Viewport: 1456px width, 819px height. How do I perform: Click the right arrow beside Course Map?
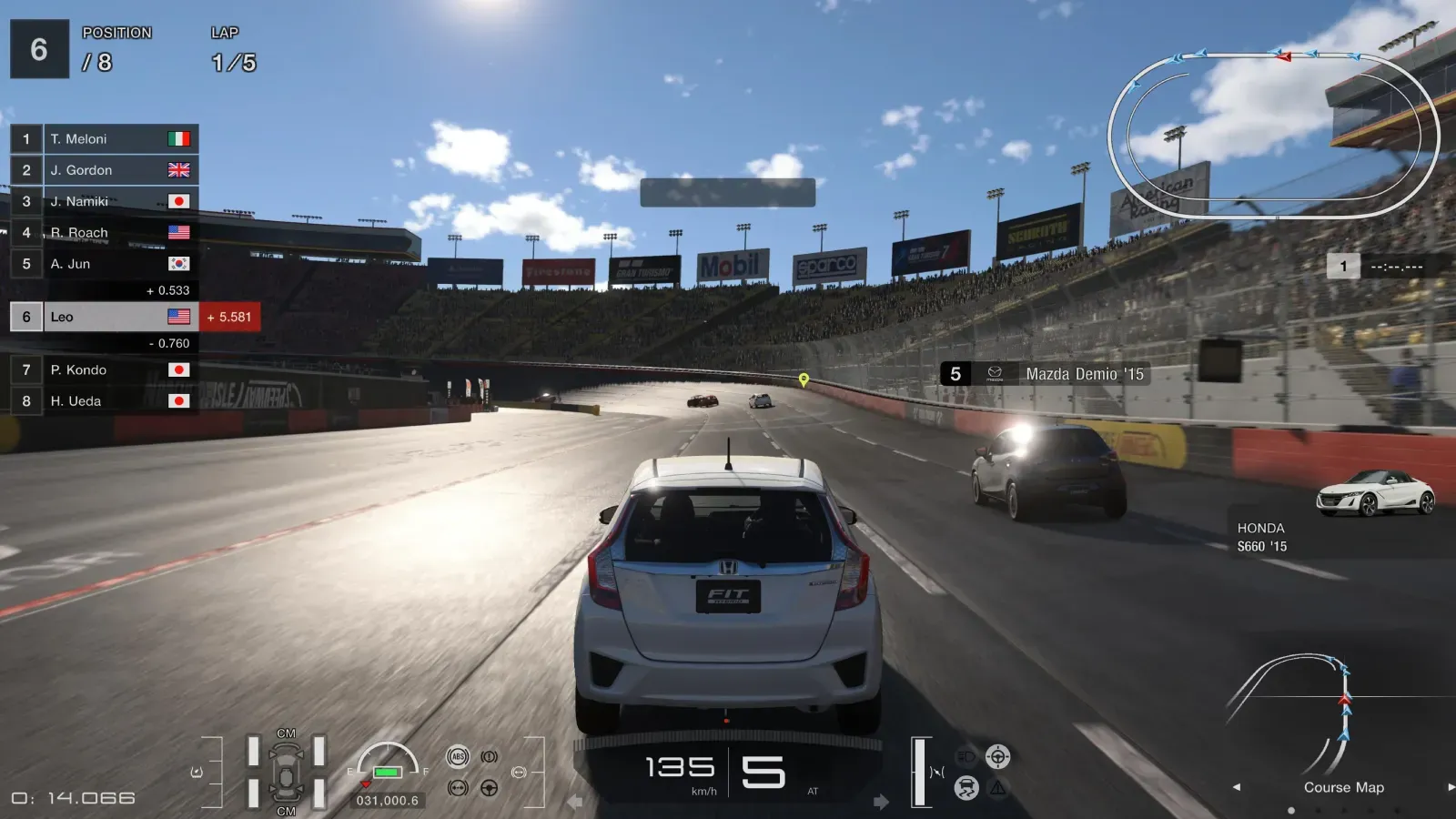click(x=1451, y=788)
